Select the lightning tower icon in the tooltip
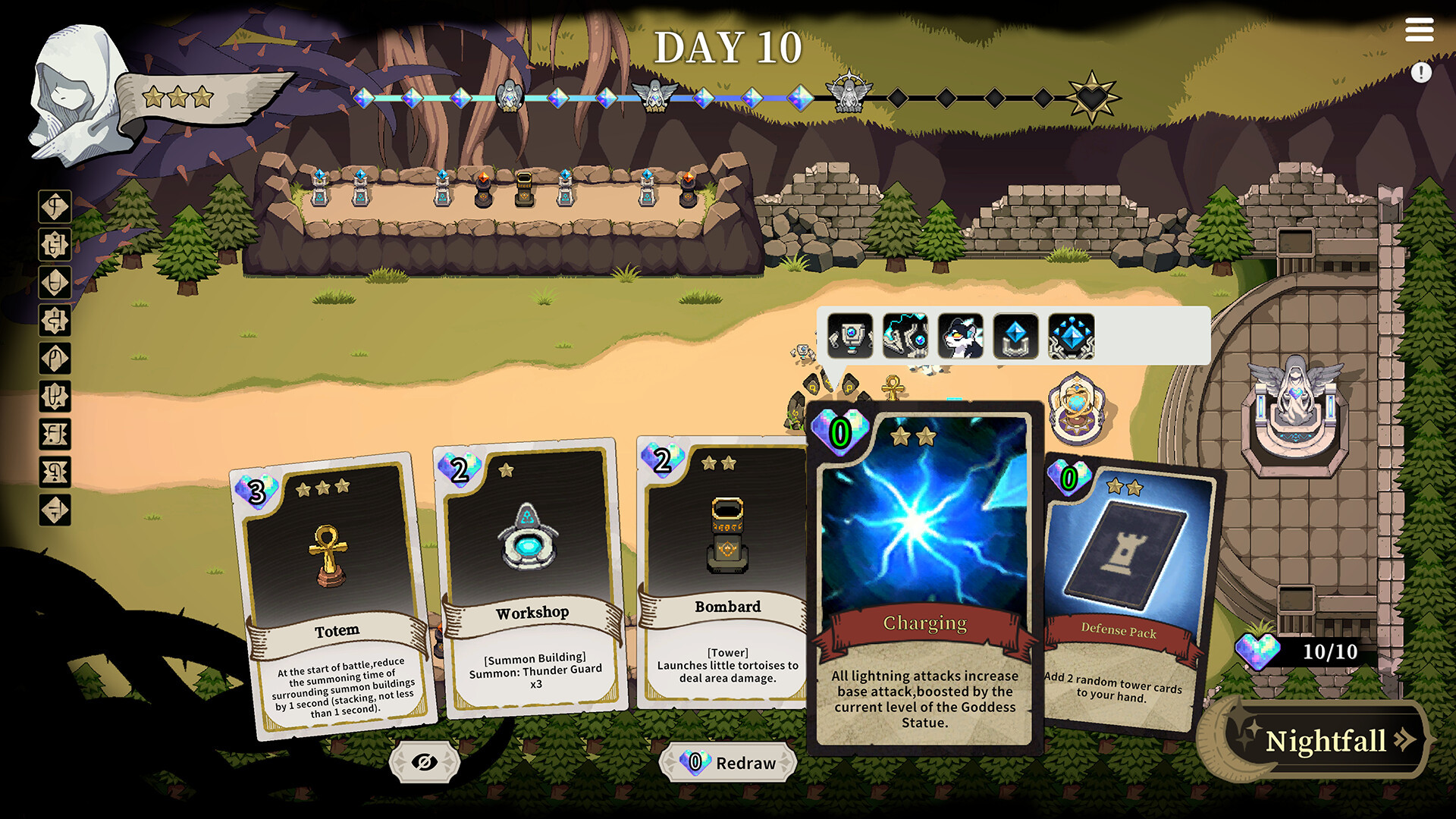This screenshot has width=1456, height=819. coord(905,336)
